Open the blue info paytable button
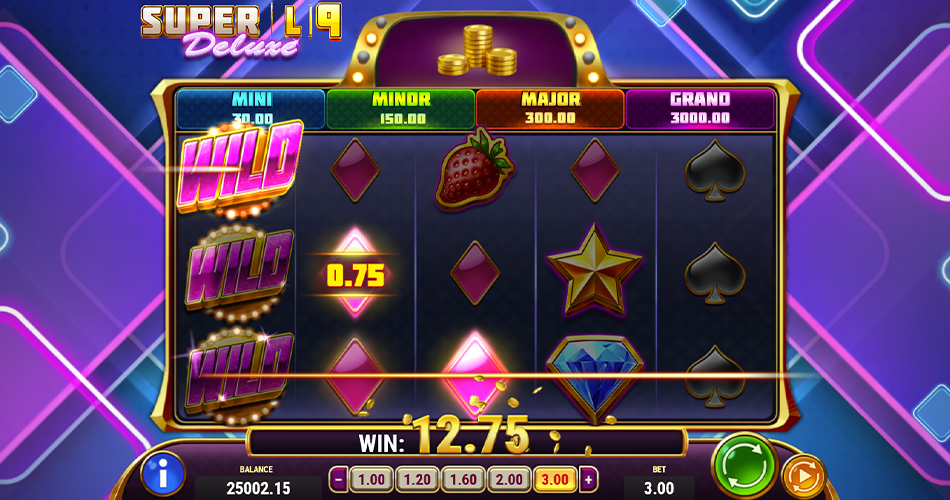This screenshot has height=500, width=950. 163,473
